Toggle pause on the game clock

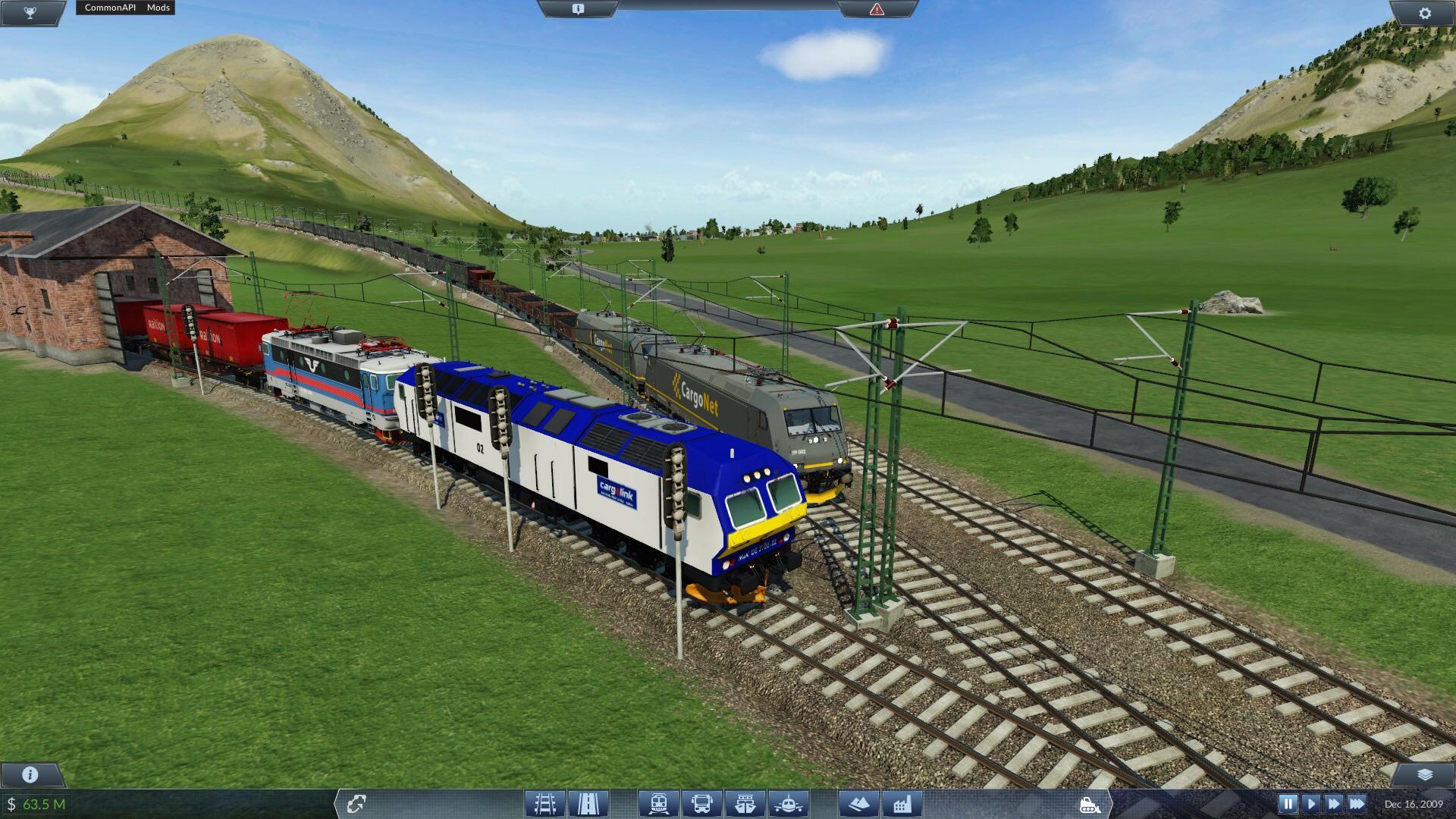(1288, 802)
